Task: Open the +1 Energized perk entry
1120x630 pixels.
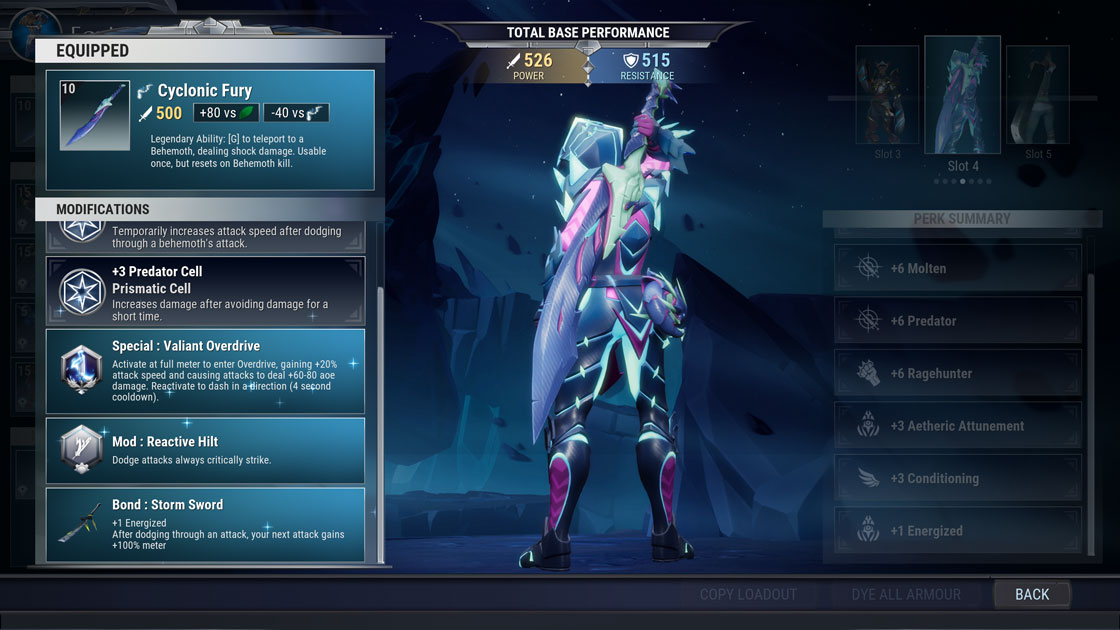Action: (x=957, y=531)
